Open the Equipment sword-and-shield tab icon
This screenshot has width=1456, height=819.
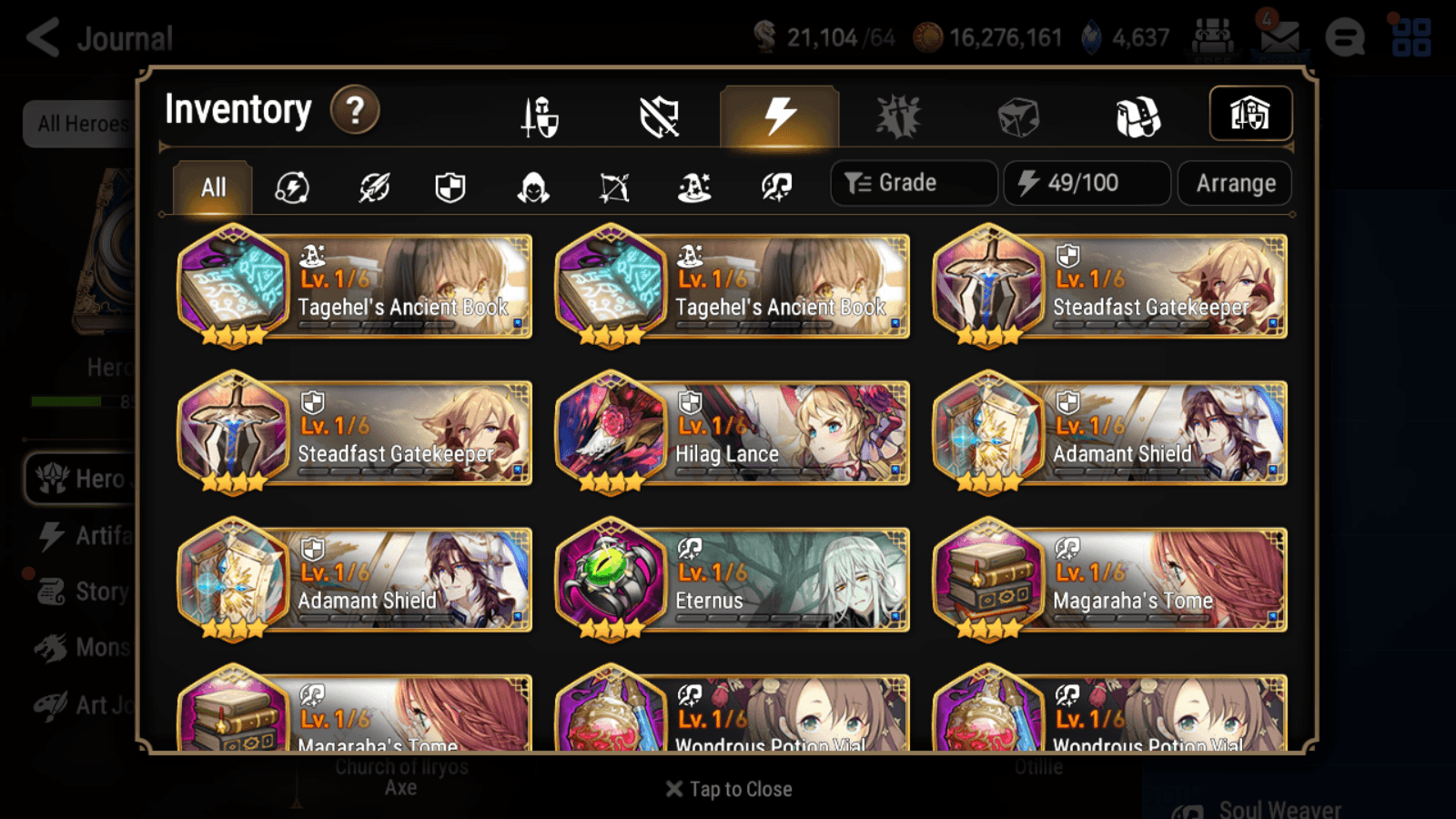(x=540, y=116)
